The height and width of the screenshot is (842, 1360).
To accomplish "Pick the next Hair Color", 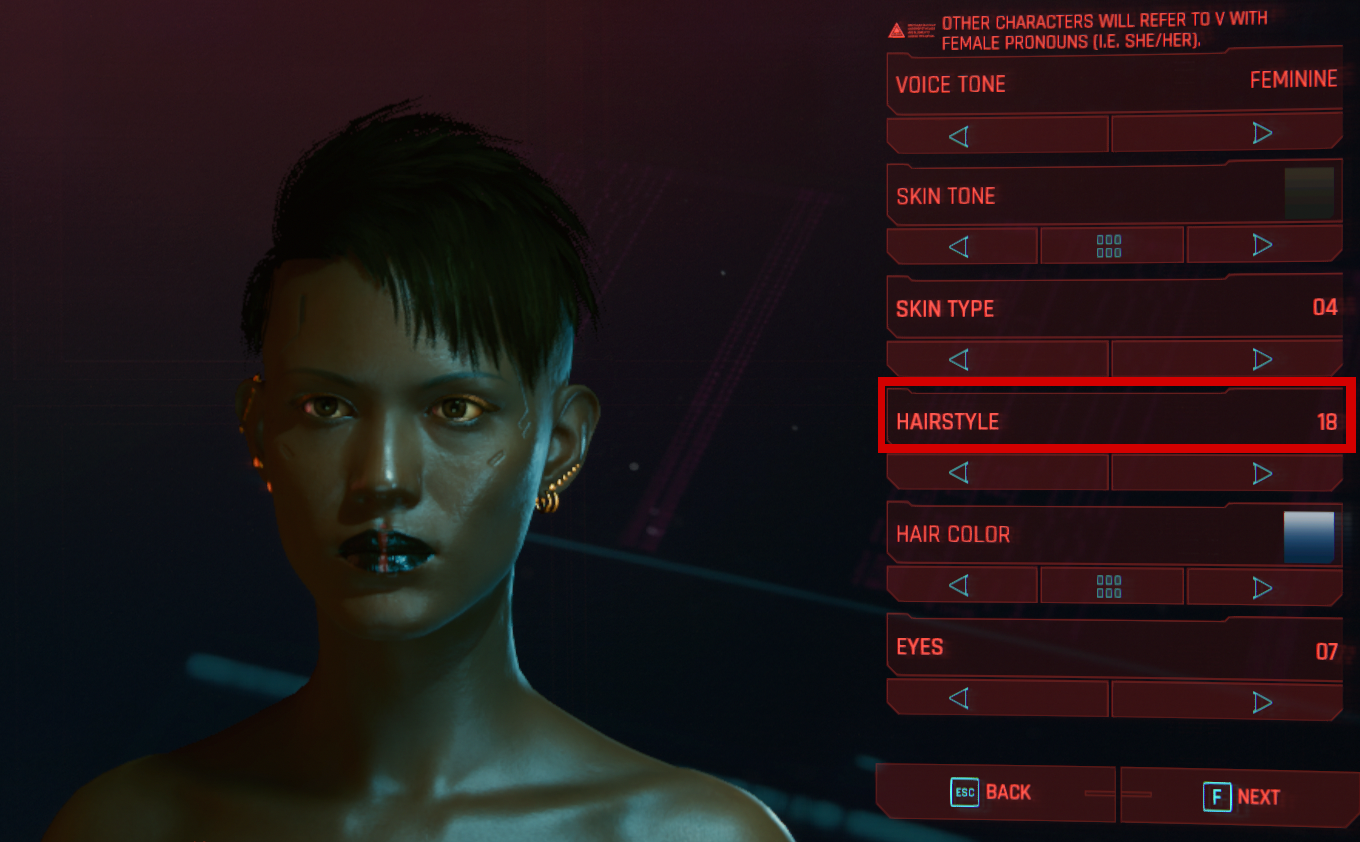I will (x=1263, y=585).
